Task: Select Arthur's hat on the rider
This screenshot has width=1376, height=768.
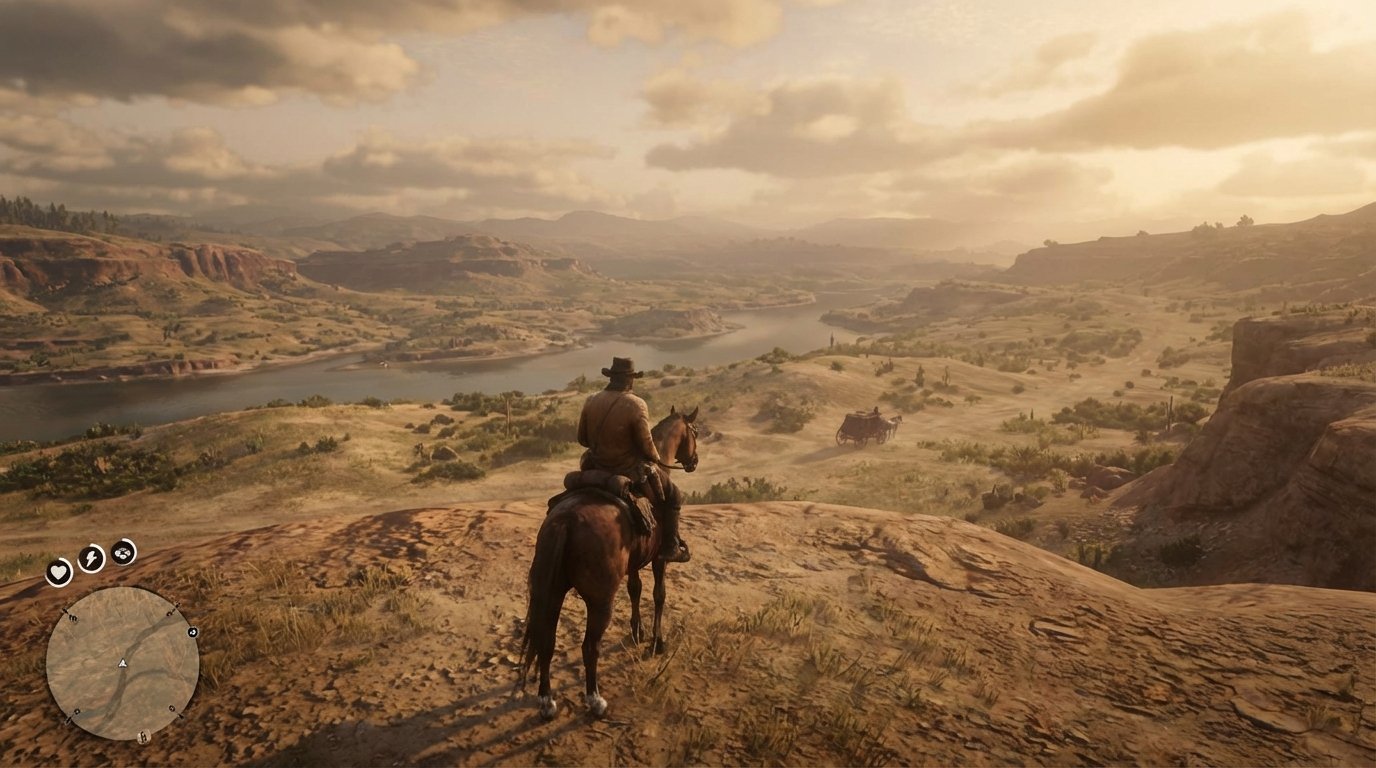Action: tap(620, 368)
